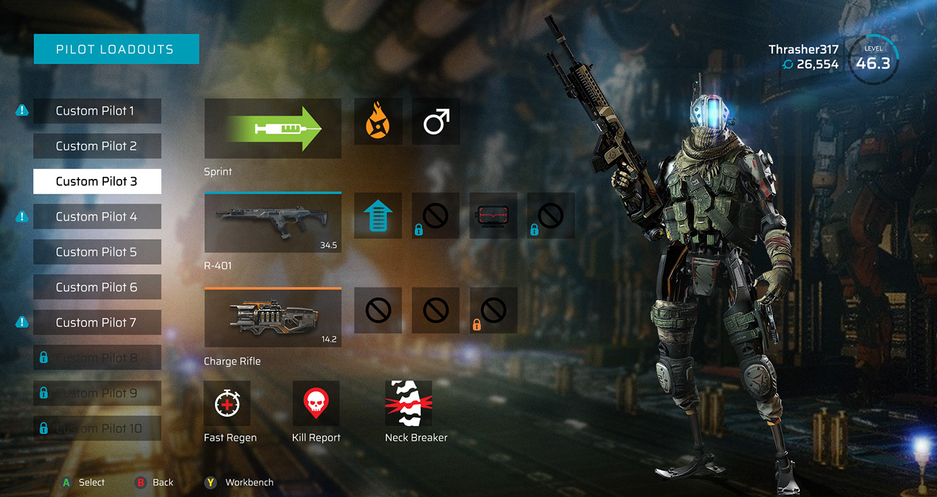Click the Pilot Loadouts header
The width and height of the screenshot is (937, 497).
tap(116, 49)
